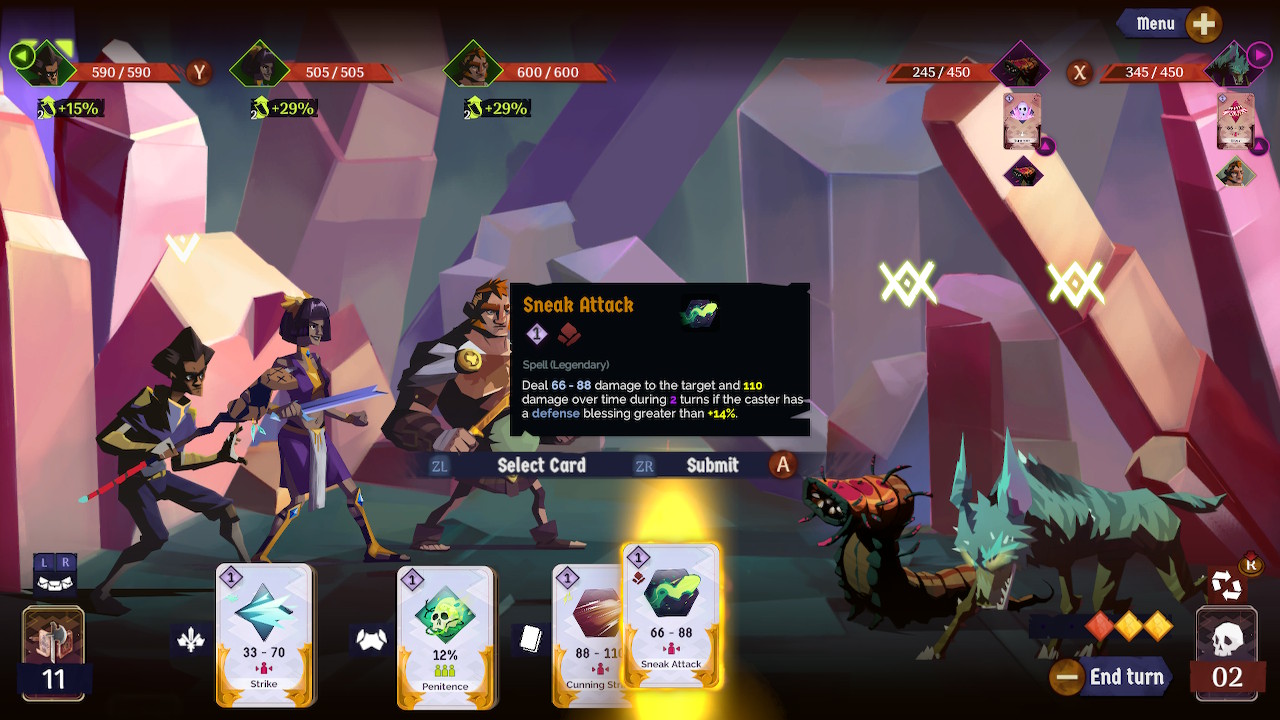Click the red A submit button
Viewport: 1280px width, 720px height.
pyautogui.click(x=783, y=465)
